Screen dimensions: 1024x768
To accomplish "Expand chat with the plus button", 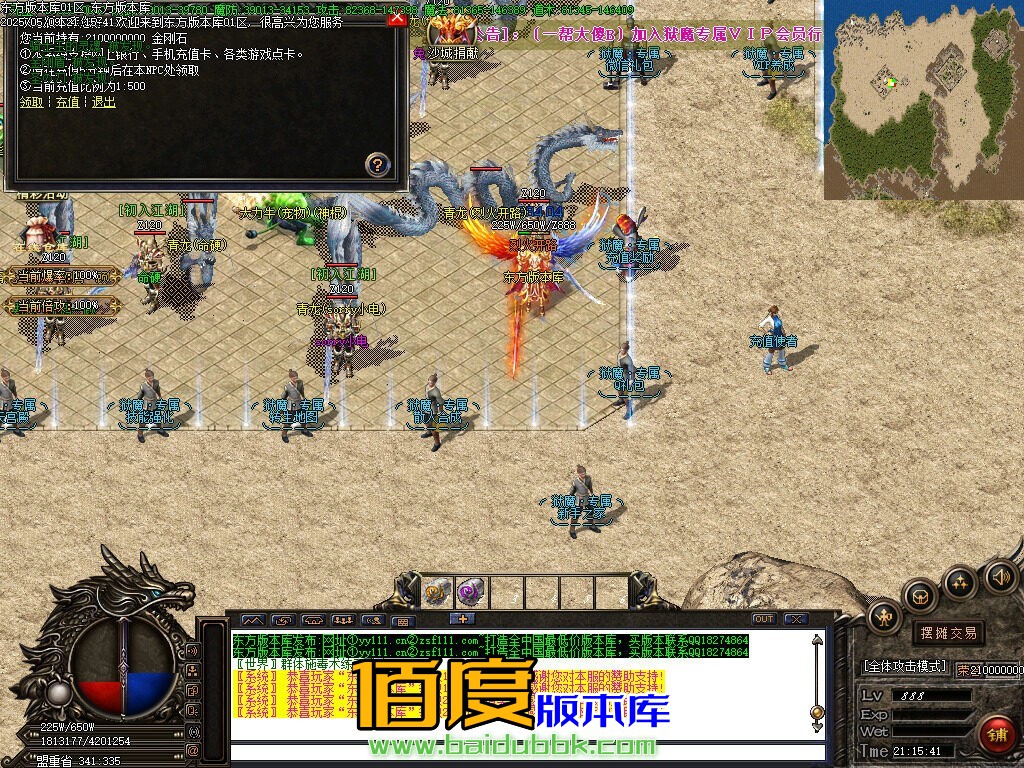I will tap(462, 619).
